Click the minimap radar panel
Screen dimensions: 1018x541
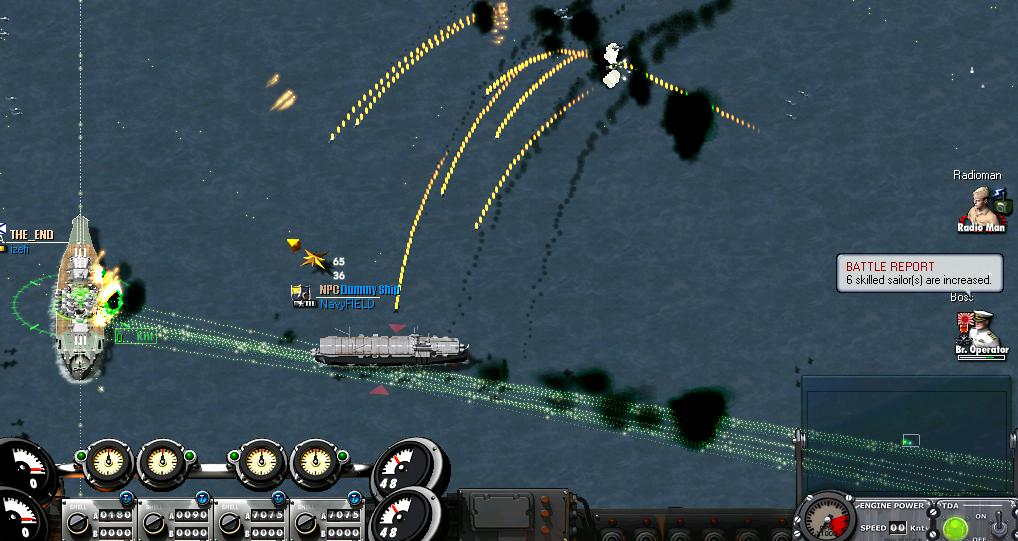908,431
